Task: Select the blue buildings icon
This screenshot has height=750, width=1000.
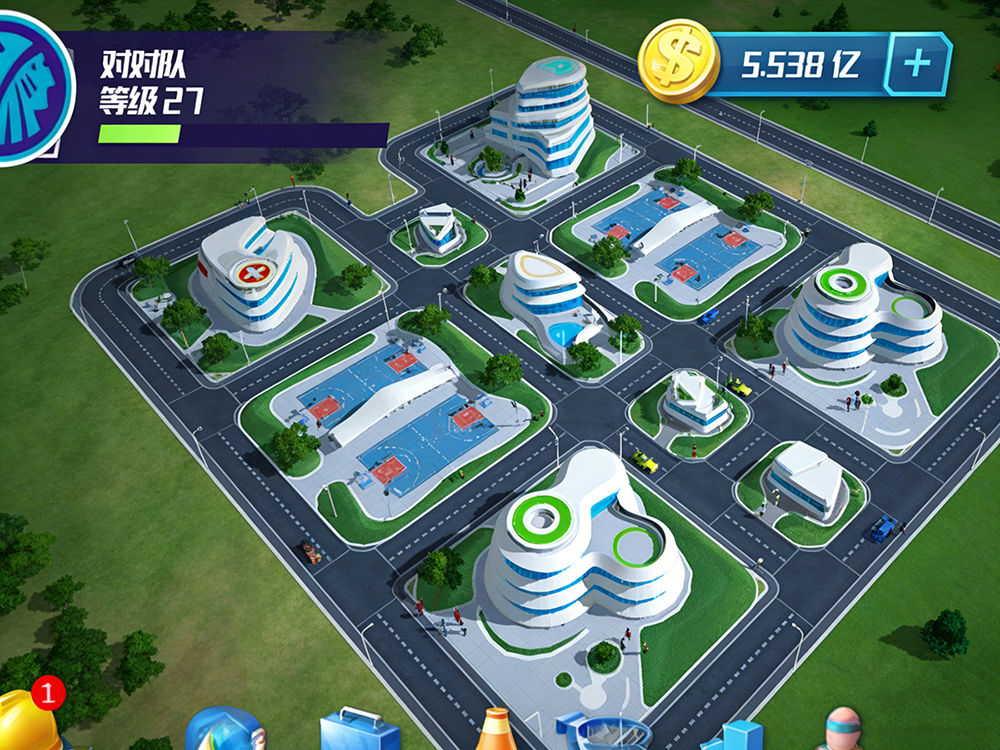Action: coord(735,736)
